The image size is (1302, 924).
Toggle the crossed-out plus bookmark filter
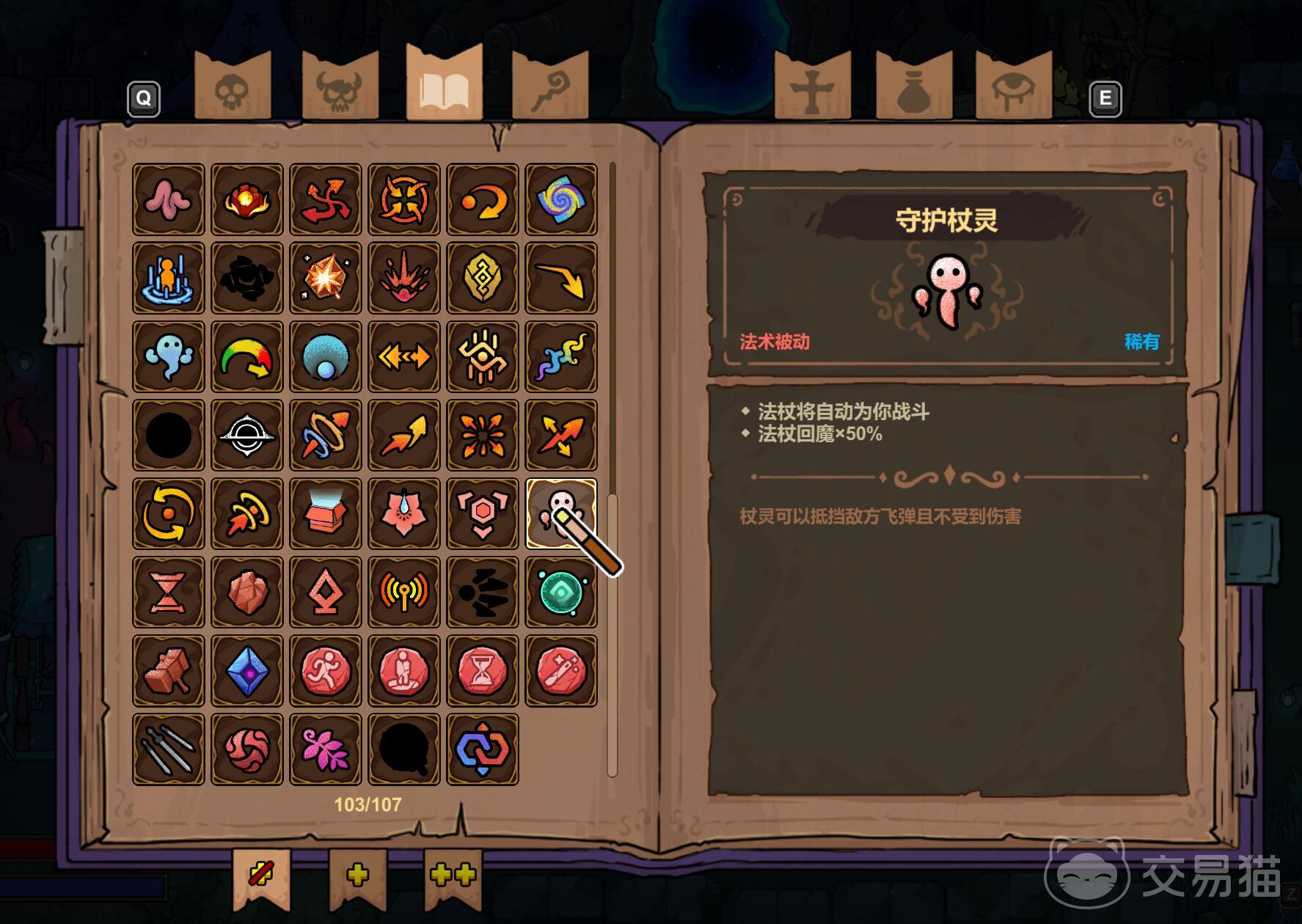(x=261, y=876)
